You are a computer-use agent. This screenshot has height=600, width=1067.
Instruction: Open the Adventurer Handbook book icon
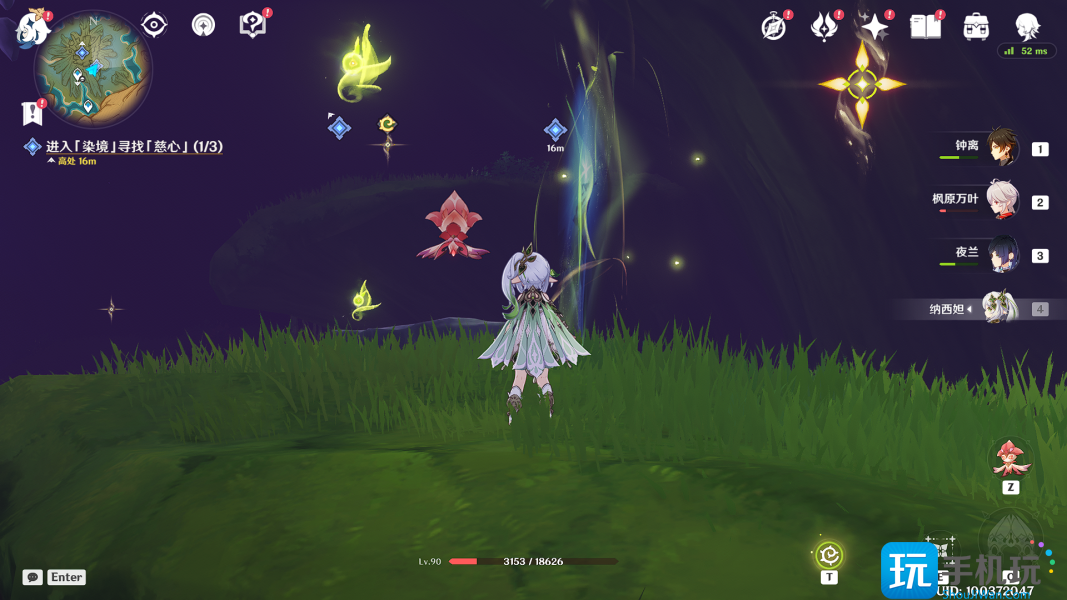coord(926,27)
